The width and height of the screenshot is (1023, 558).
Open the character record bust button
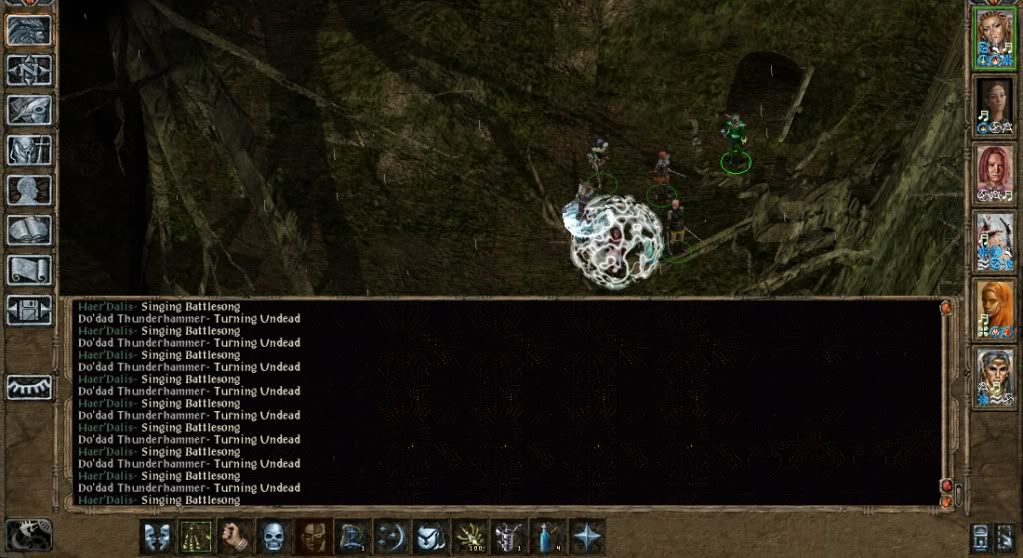(30, 189)
